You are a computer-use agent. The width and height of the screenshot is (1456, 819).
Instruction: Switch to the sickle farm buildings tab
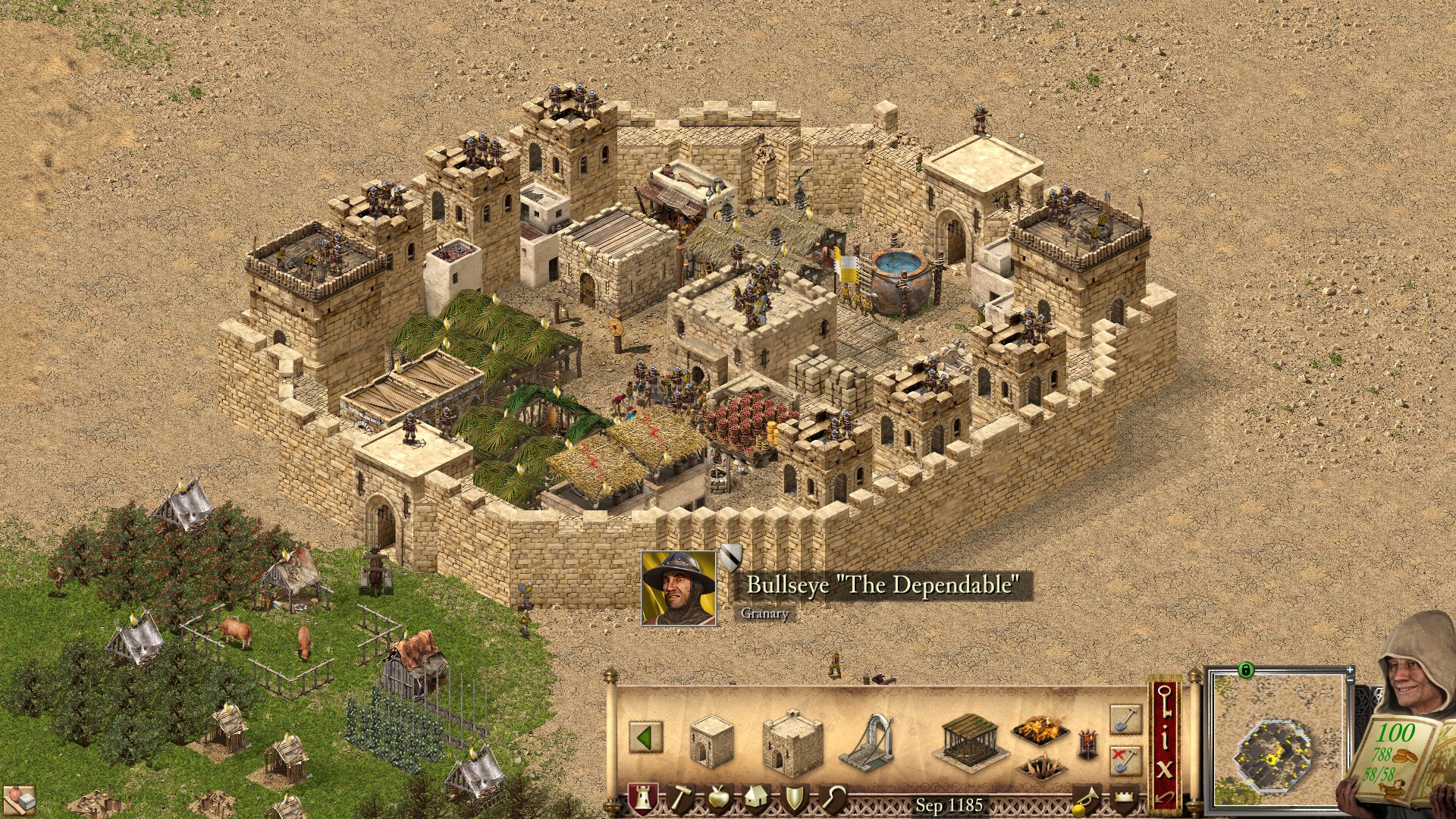834,799
